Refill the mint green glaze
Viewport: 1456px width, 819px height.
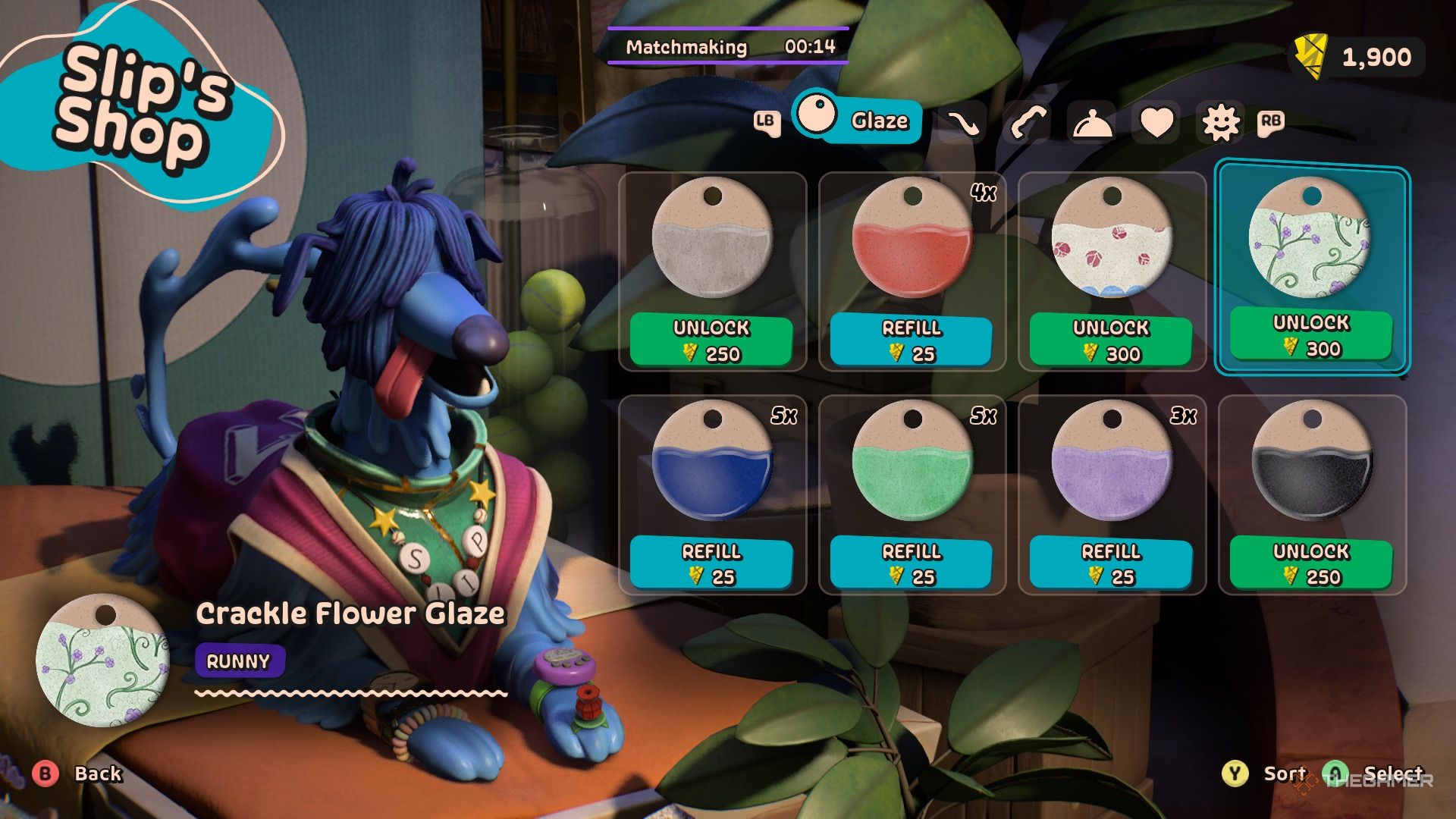[911, 563]
